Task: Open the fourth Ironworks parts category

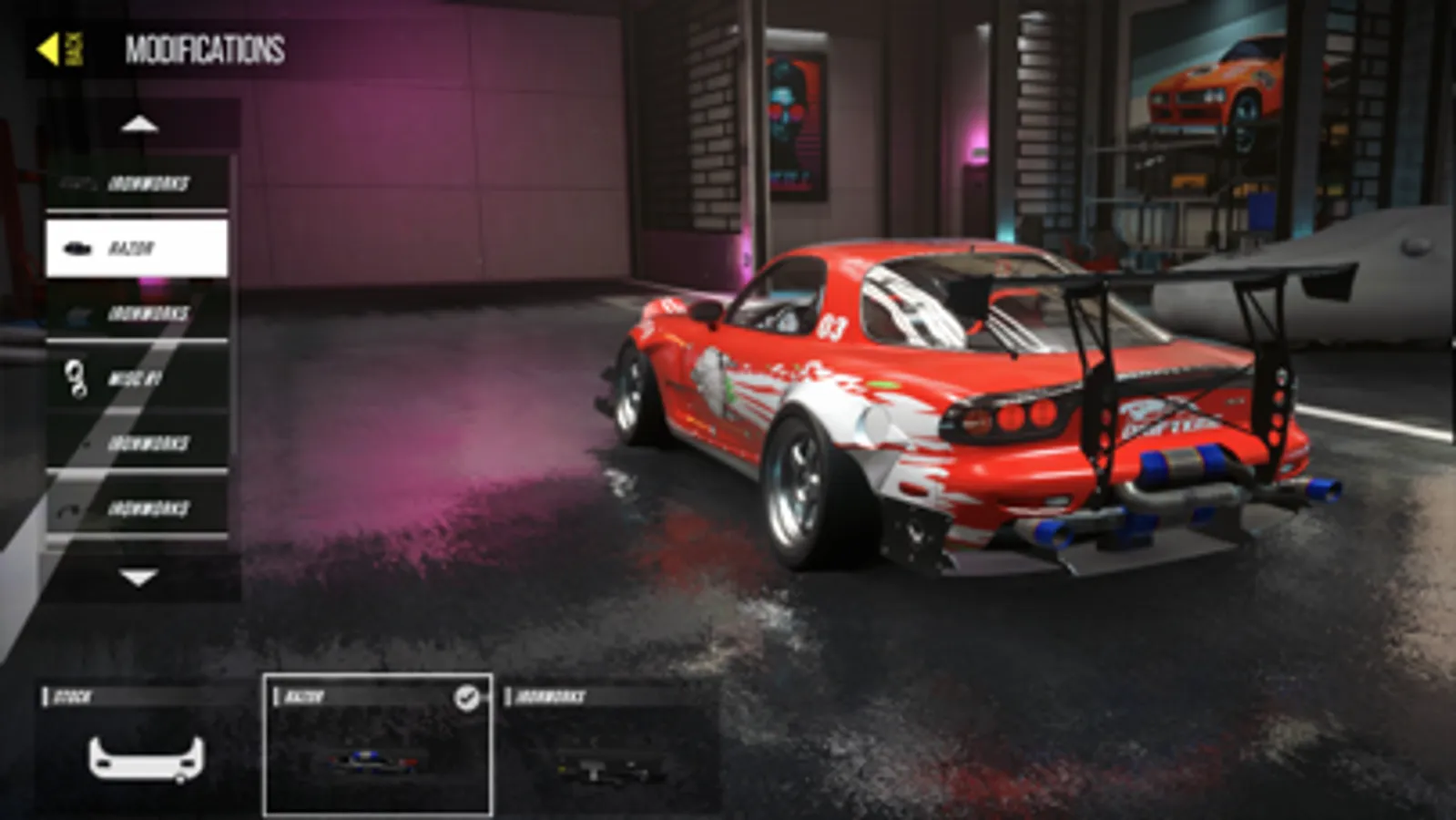Action: point(137,444)
